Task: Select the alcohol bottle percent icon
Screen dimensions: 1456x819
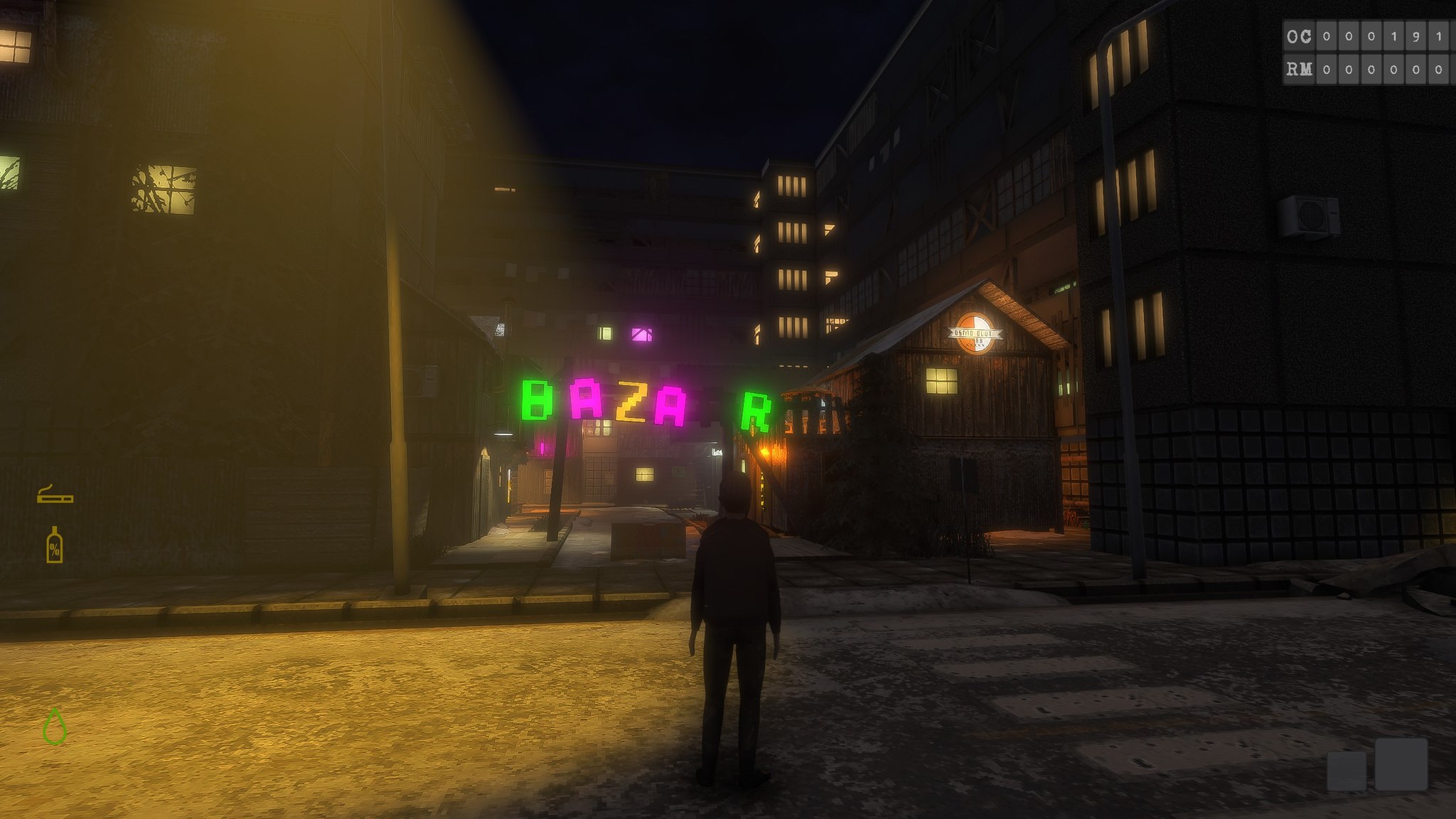Action: pos(54,546)
